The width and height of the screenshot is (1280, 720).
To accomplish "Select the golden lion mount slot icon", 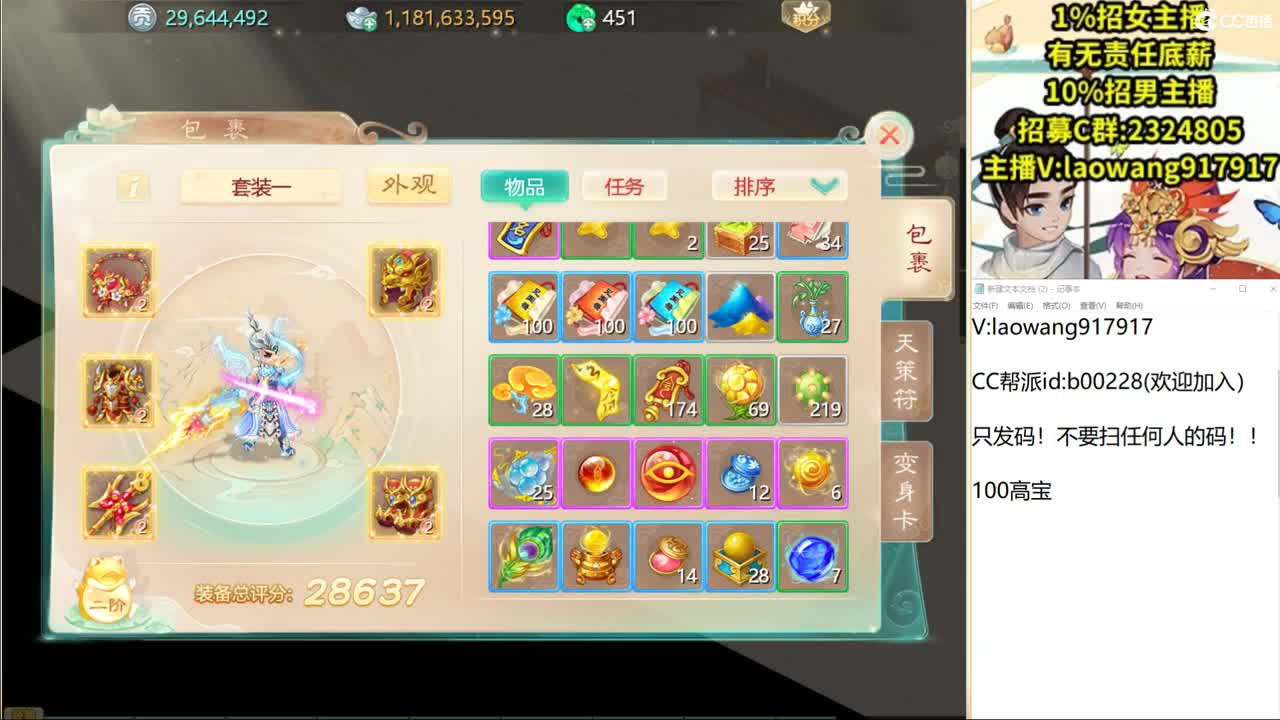I will pos(403,280).
